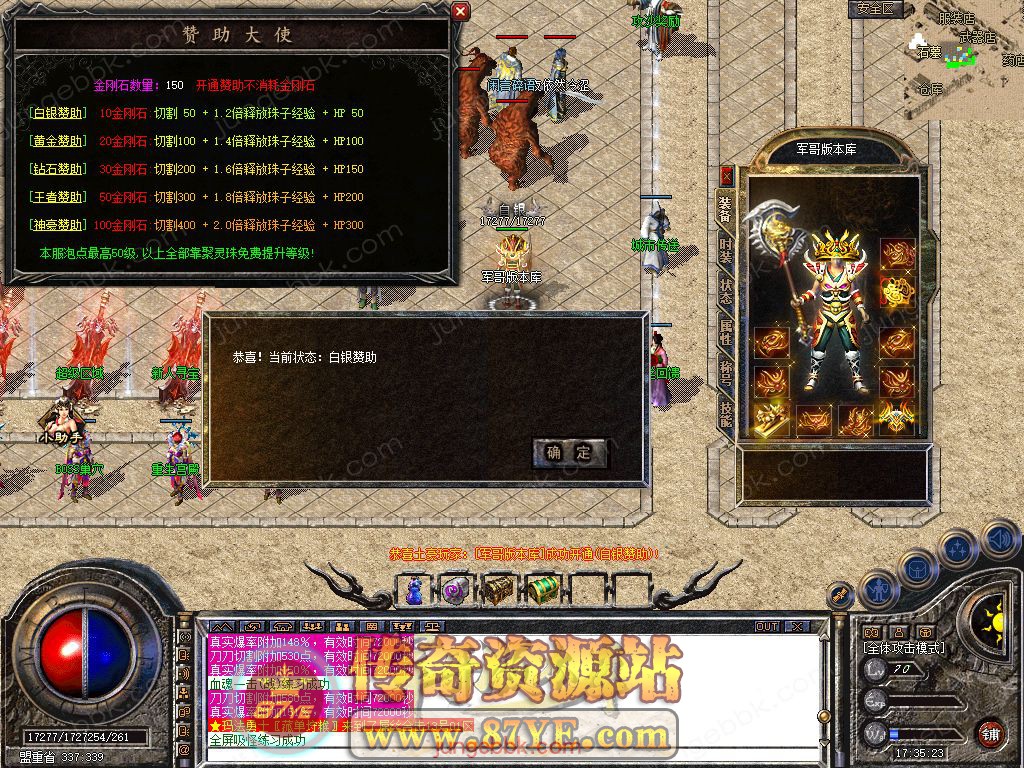Image resolution: width=1024 pixels, height=768 pixels.
Task: Close the character equipment panel
Action: tap(727, 176)
